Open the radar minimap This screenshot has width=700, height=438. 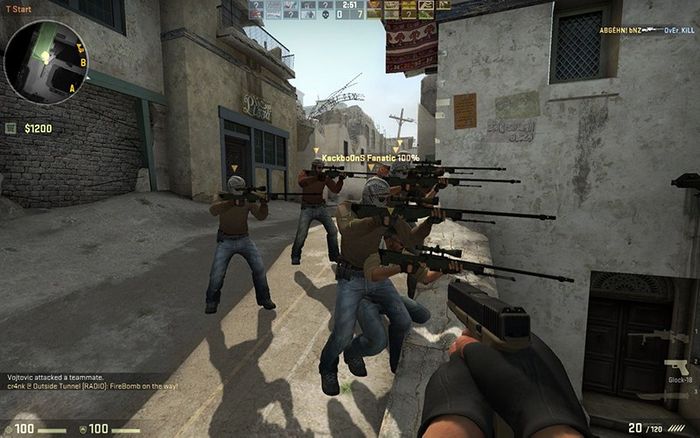(46, 62)
